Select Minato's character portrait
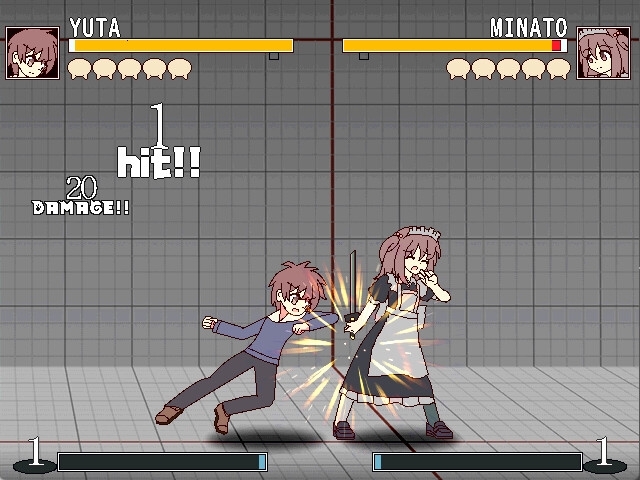640x480 pixels. point(604,53)
